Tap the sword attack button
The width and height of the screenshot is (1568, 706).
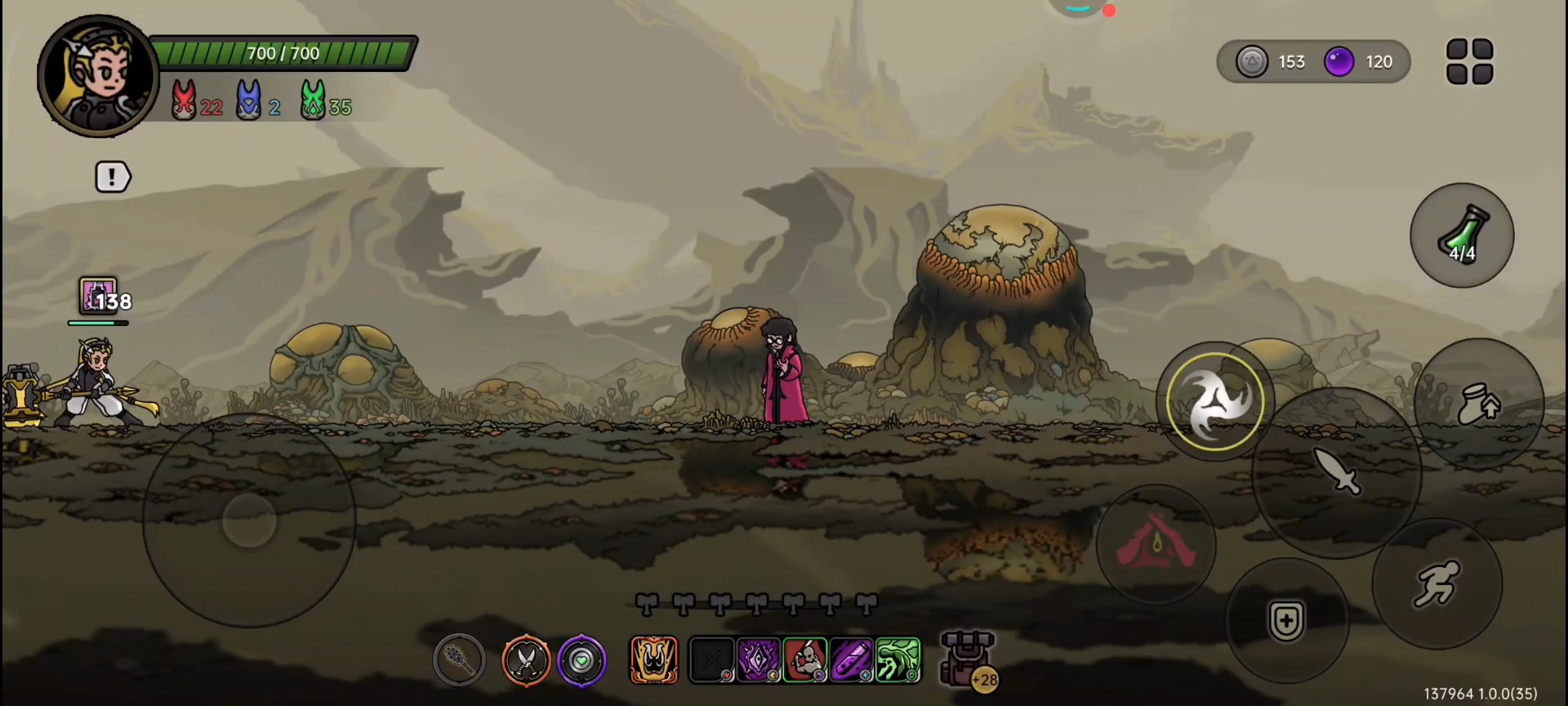[1337, 472]
